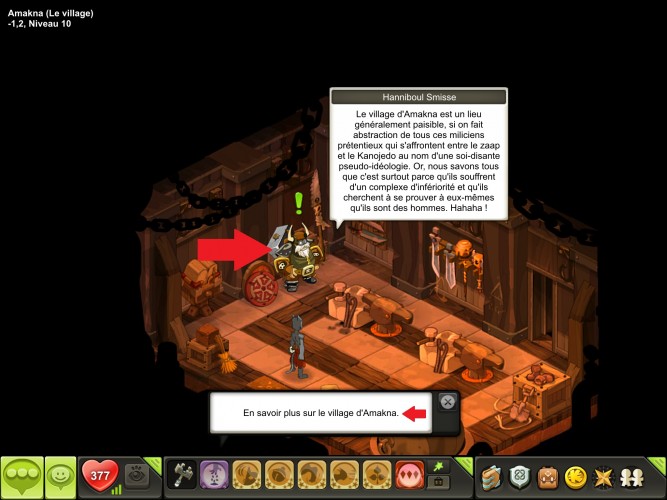Open the white shield menu icon

pyautogui.click(x=519, y=476)
